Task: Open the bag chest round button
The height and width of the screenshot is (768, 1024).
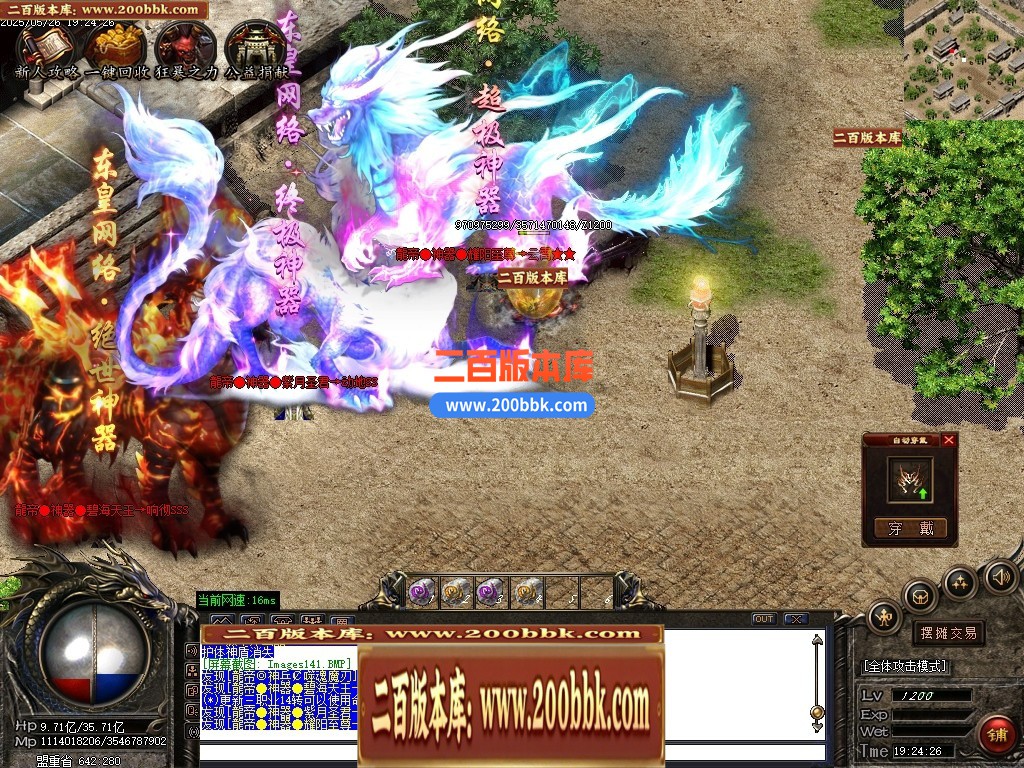Action: (920, 597)
